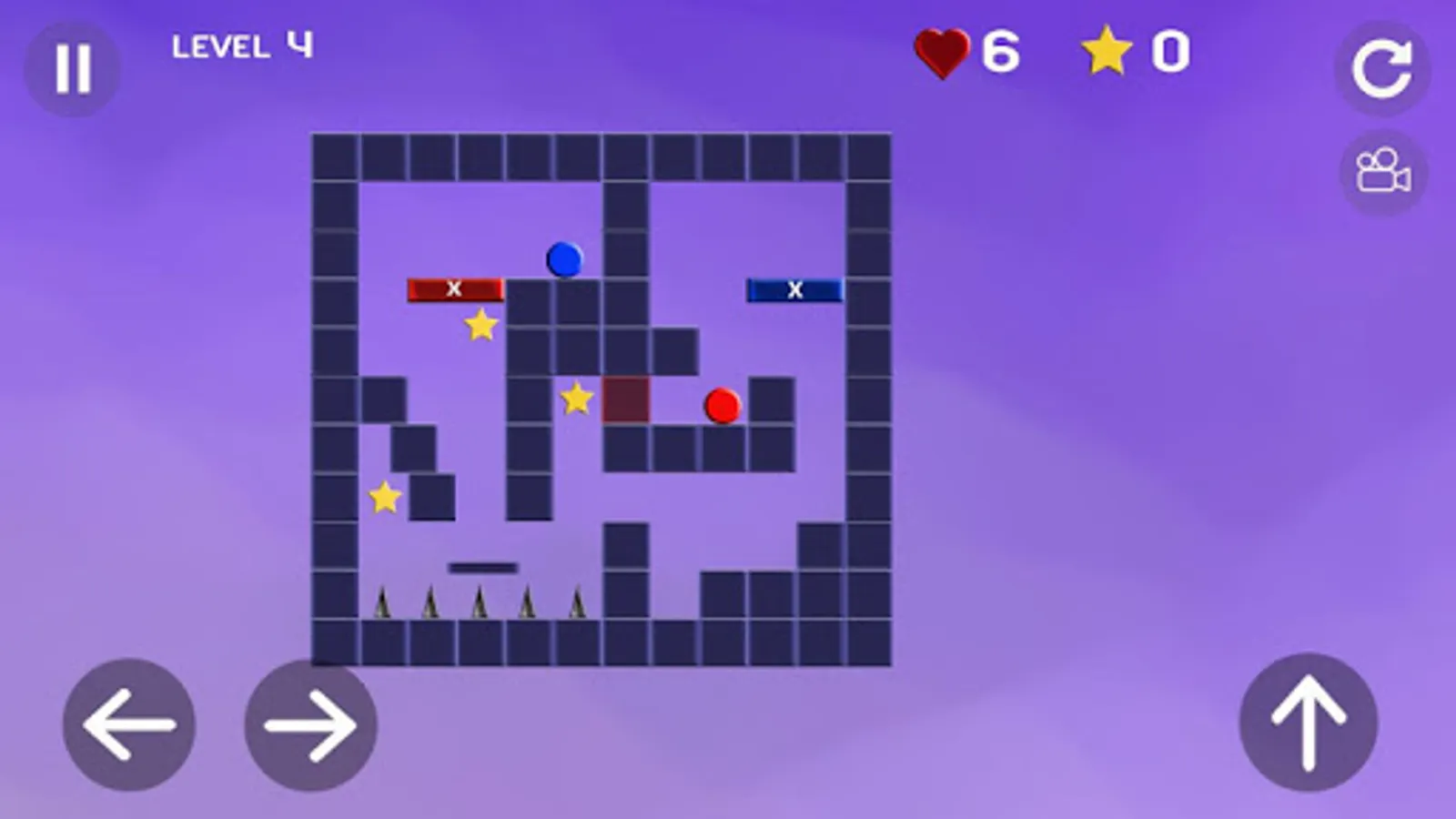Click the LEVEL 4 label

(242, 45)
